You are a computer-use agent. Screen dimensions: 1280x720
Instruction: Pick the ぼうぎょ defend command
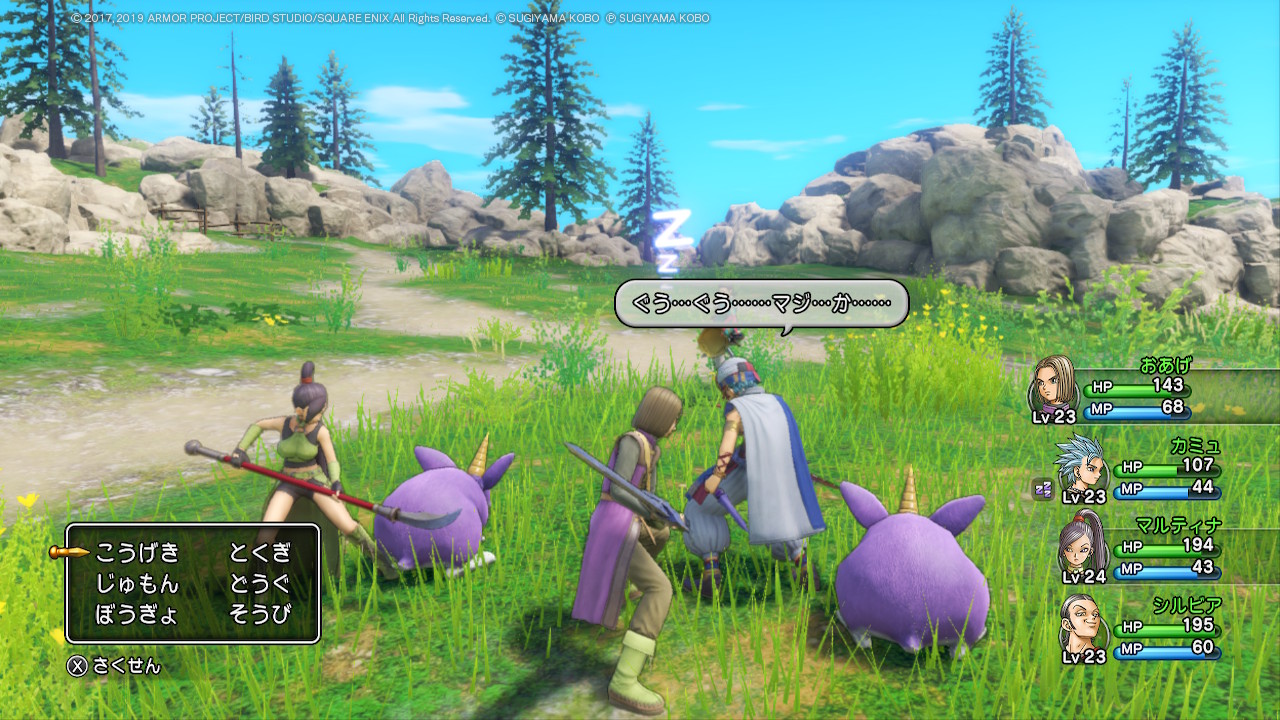[137, 614]
